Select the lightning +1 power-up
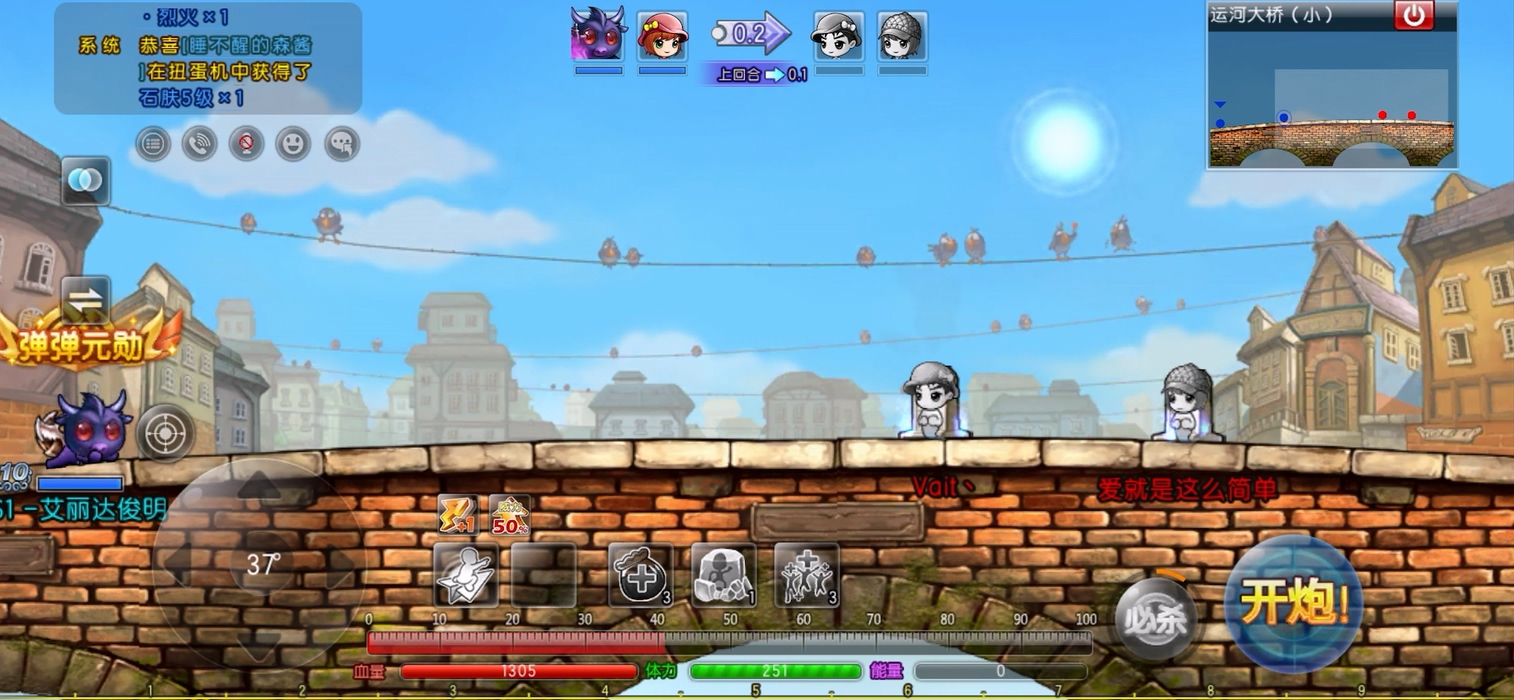Viewport: 1514px width, 700px height. (x=457, y=515)
